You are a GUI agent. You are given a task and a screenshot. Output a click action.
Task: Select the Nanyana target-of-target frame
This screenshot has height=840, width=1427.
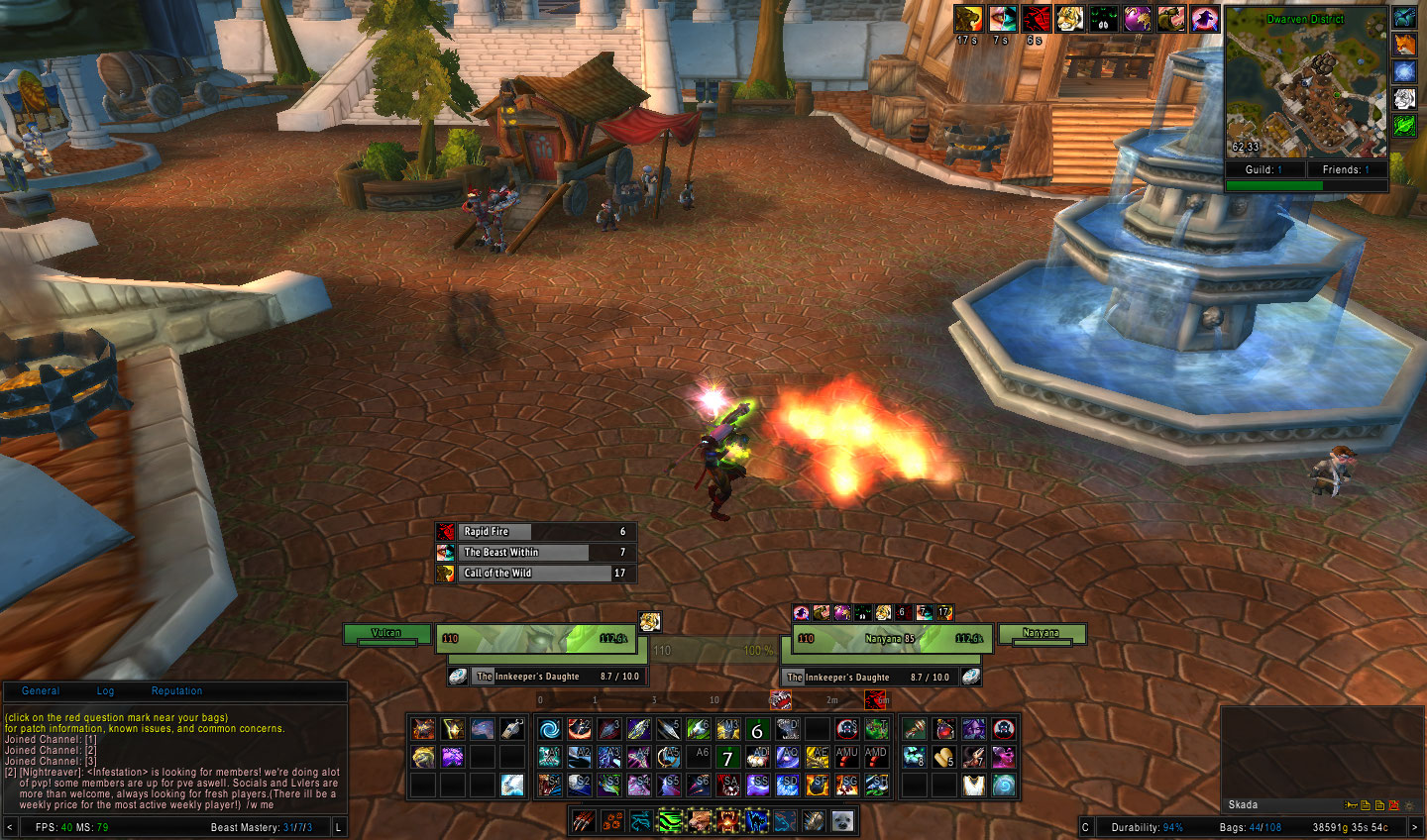pyautogui.click(x=1041, y=634)
